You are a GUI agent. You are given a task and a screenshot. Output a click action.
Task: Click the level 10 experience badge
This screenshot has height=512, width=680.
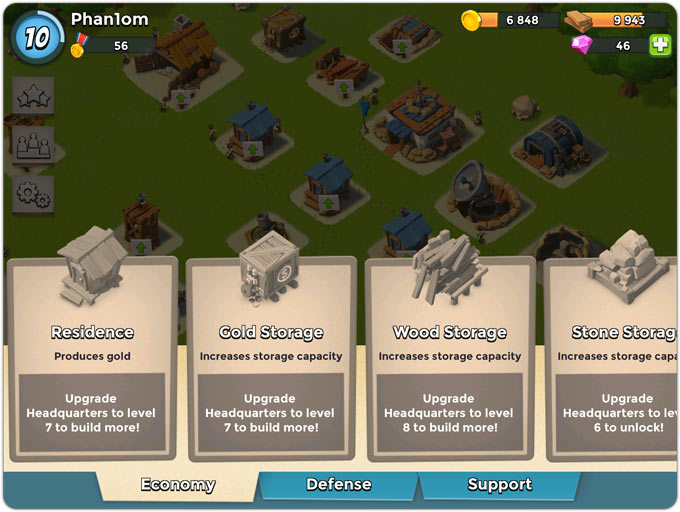pos(37,38)
